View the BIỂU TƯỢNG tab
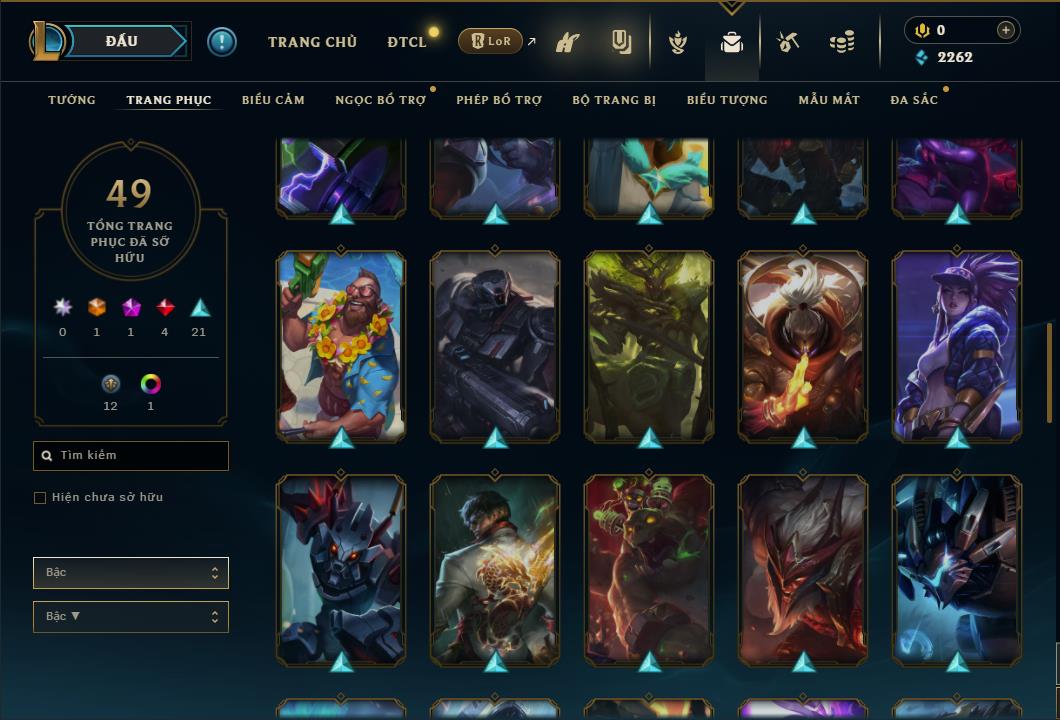Viewport: 1060px width, 720px height. pos(727,100)
